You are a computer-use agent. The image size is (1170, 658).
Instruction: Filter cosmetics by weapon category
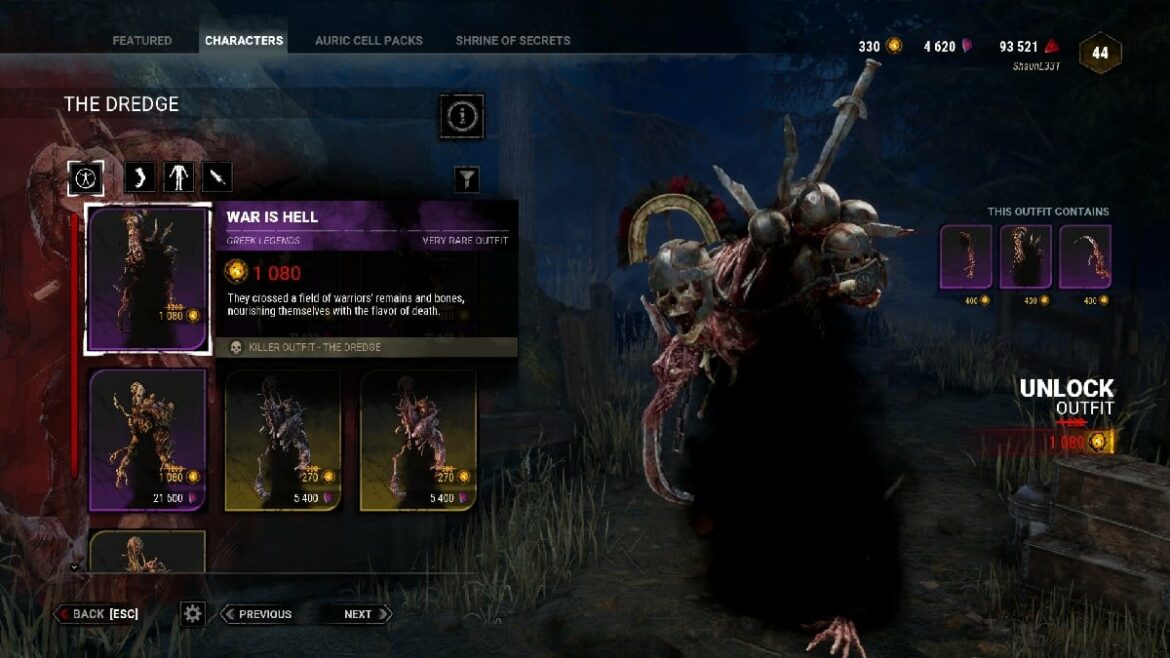tap(217, 178)
